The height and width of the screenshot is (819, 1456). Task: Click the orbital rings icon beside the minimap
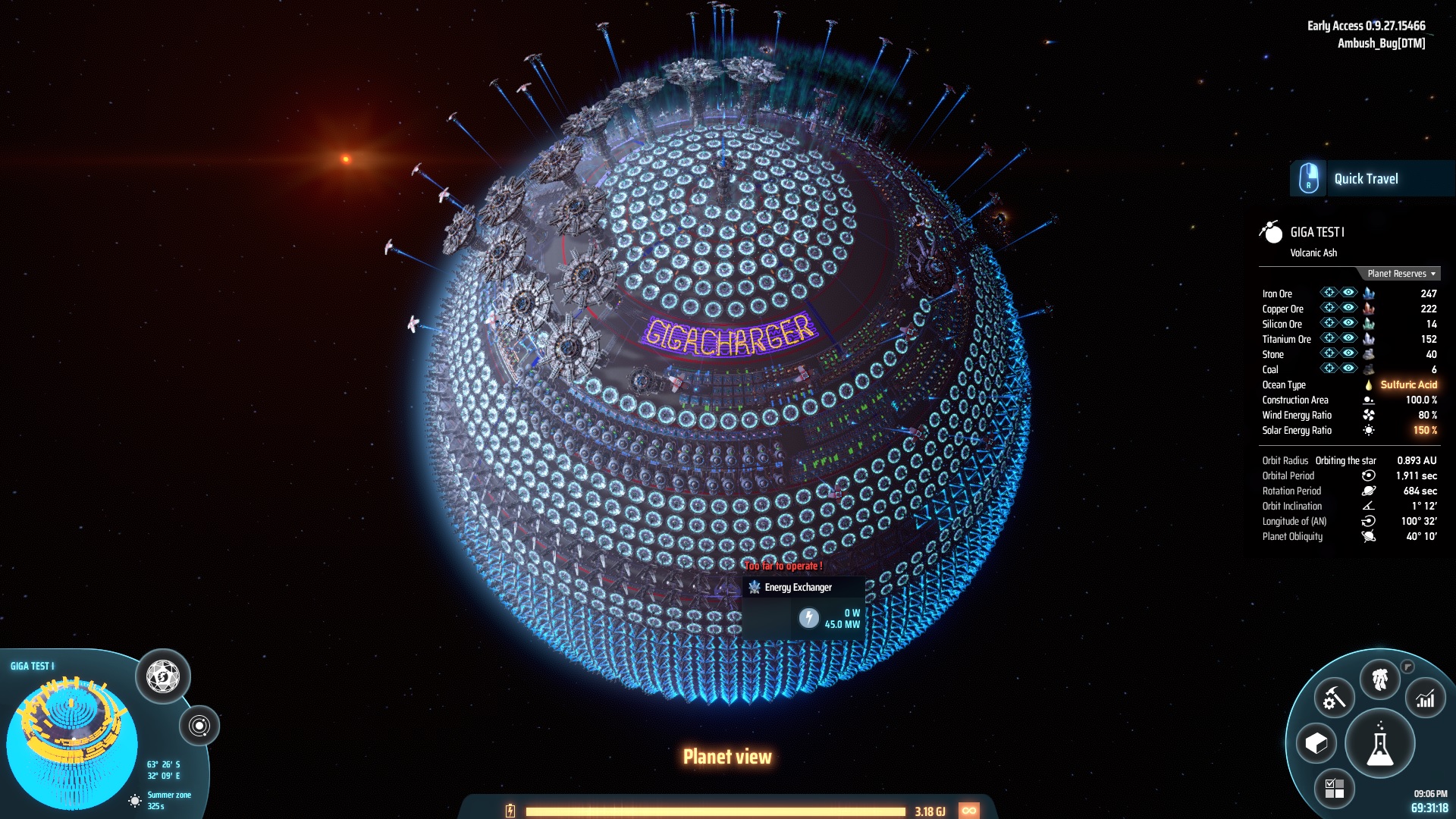pos(199,726)
